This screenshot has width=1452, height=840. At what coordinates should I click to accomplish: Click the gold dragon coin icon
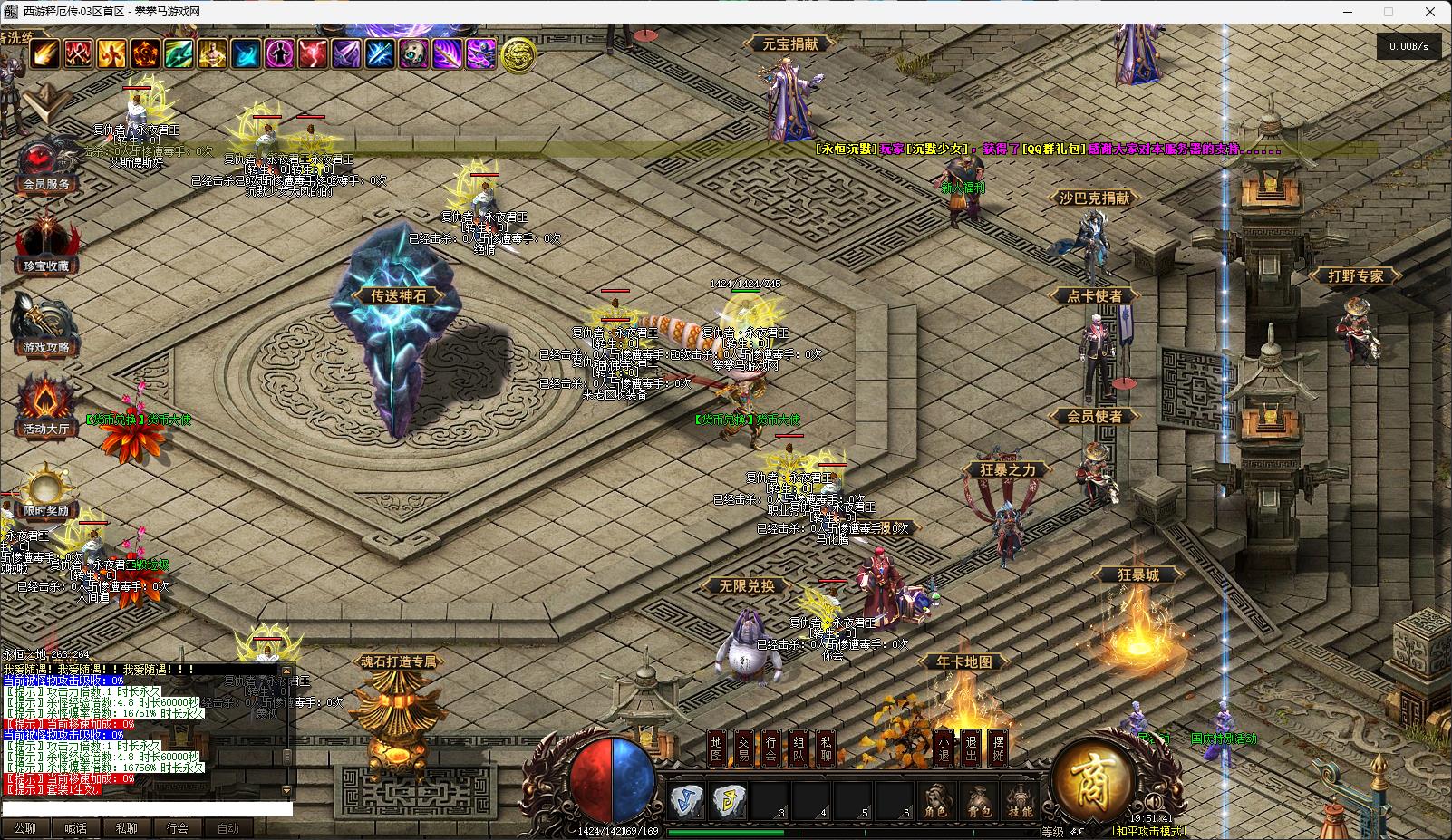point(518,55)
